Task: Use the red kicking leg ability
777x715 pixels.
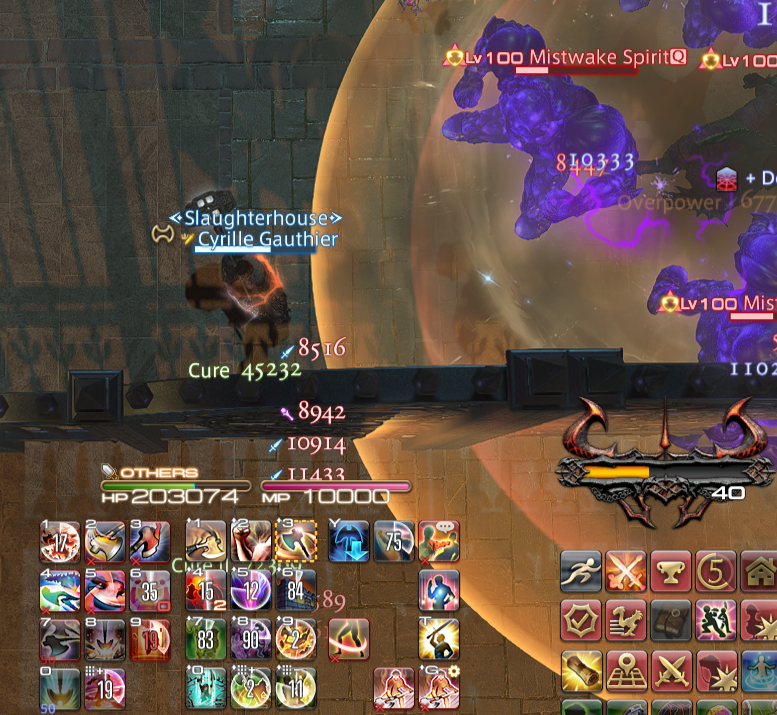Action: pyautogui.click(x=349, y=637)
